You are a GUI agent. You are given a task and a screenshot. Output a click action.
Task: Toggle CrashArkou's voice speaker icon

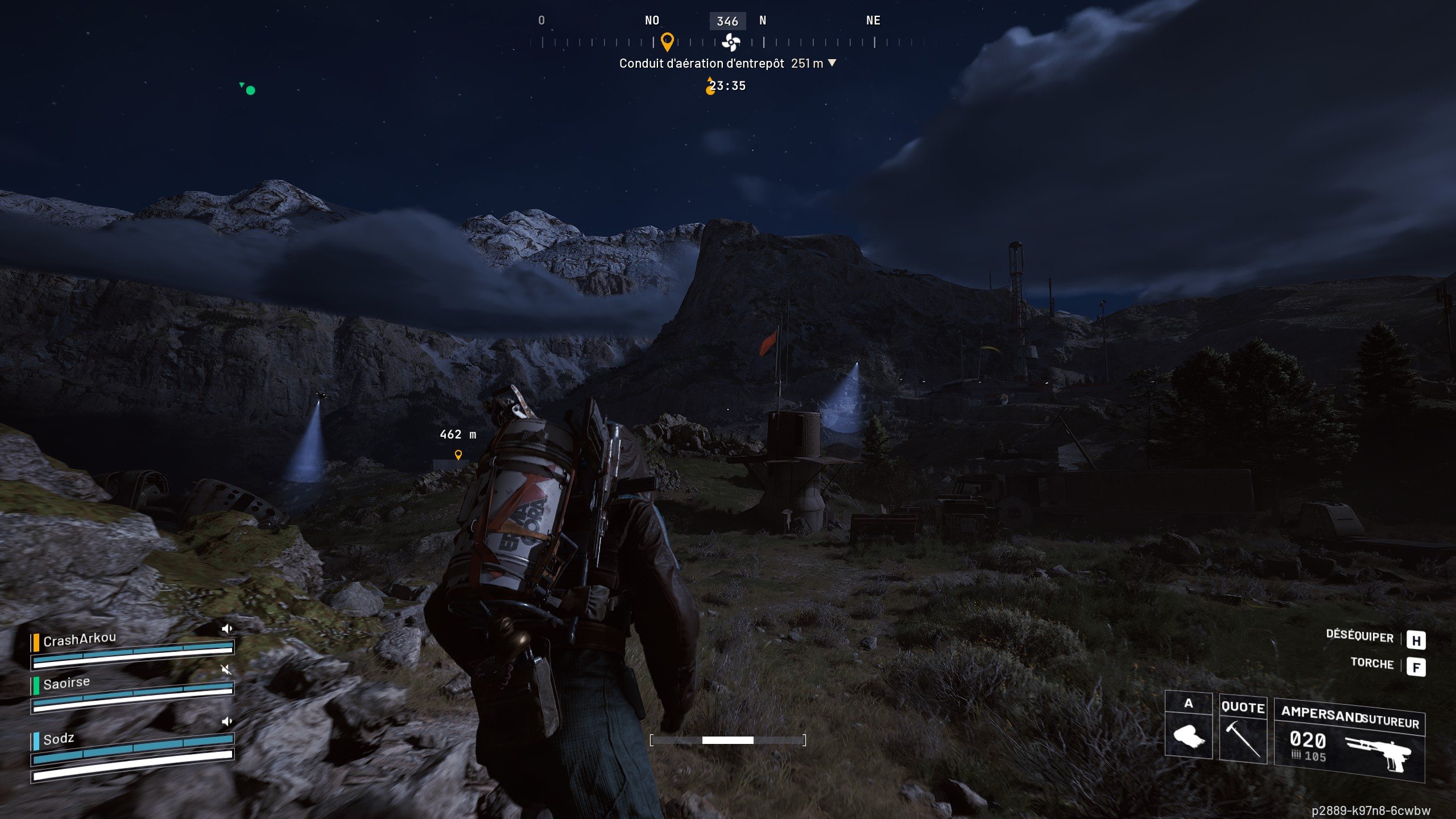click(227, 628)
